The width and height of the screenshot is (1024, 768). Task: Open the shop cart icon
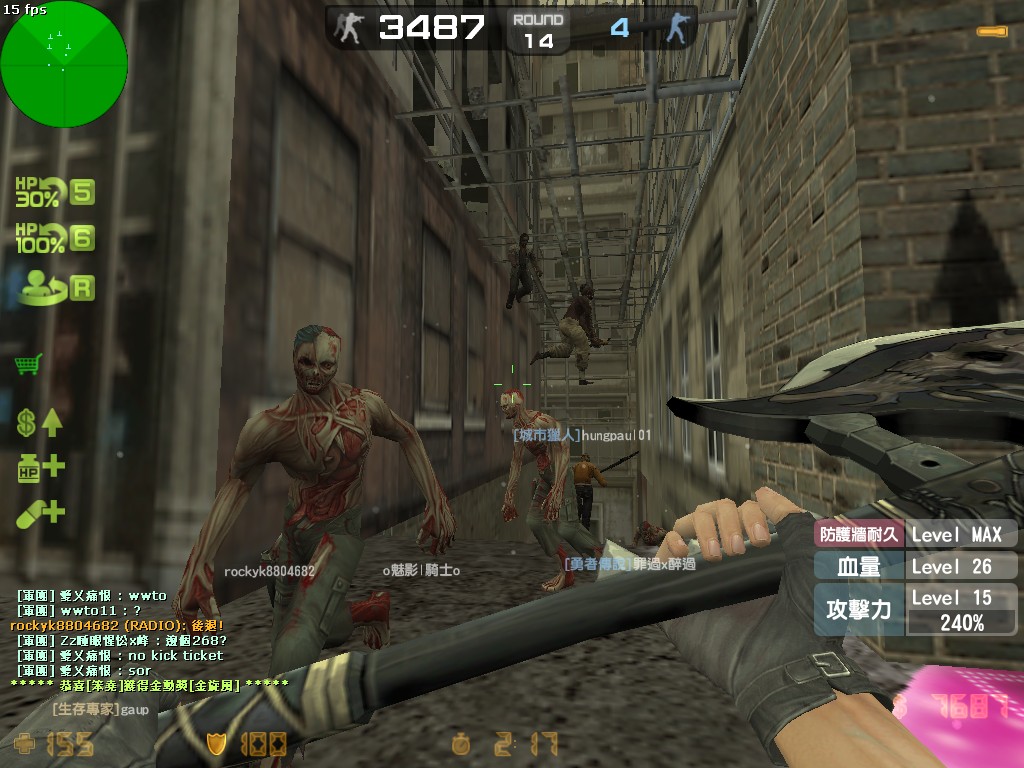click(x=28, y=364)
